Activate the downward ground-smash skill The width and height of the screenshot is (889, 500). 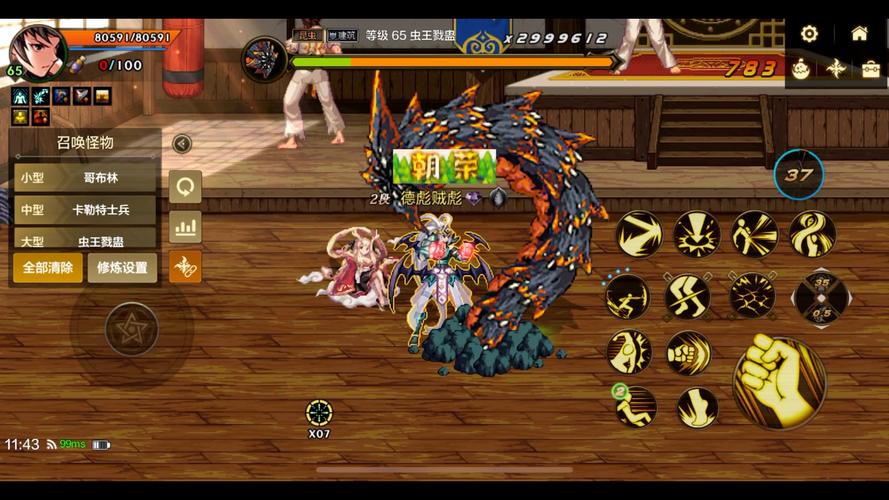click(697, 235)
